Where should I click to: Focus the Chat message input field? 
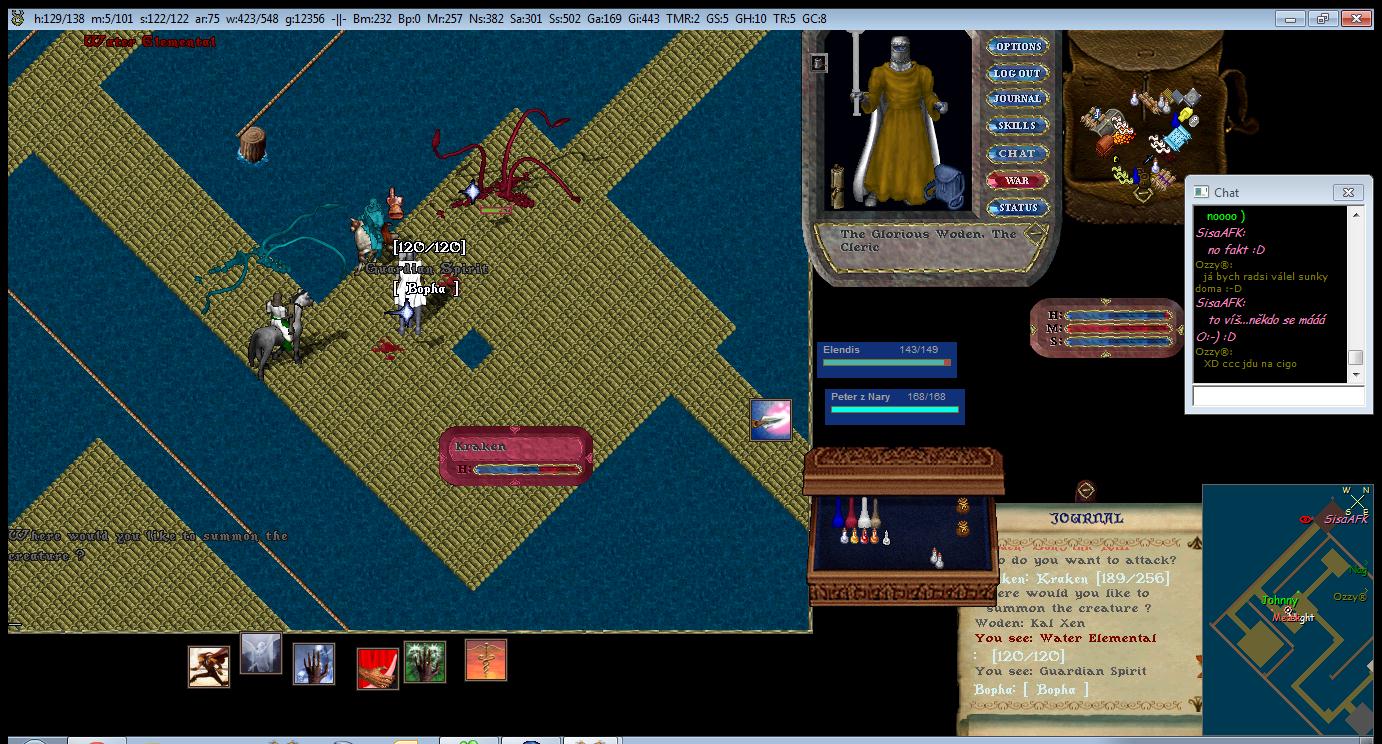point(1278,396)
